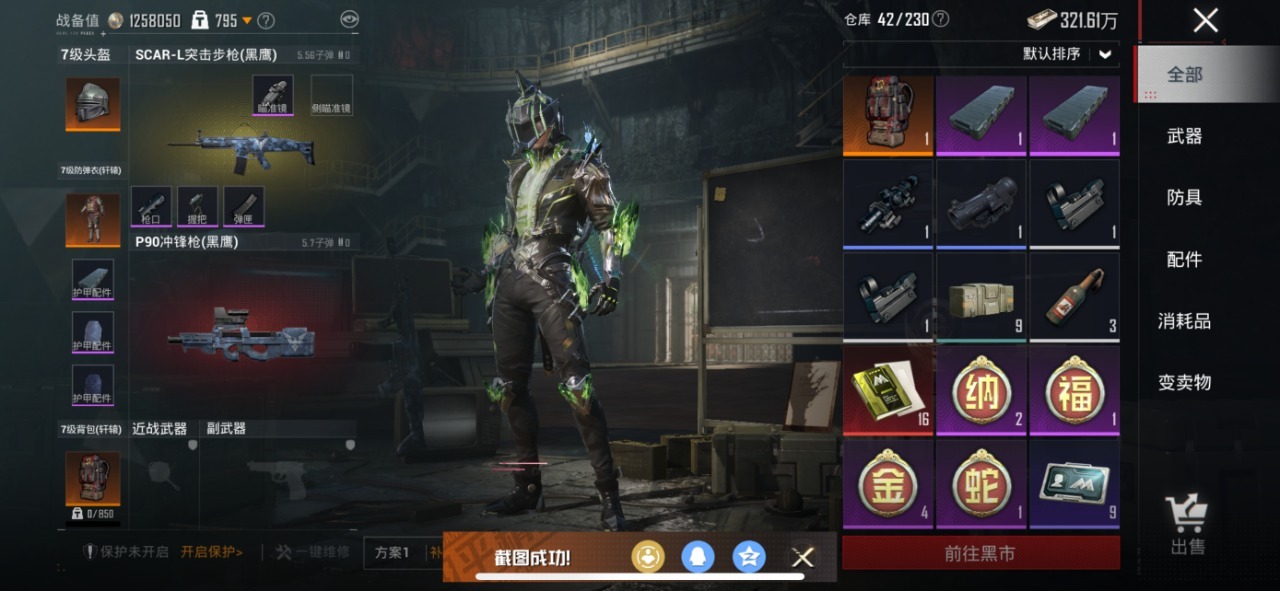This screenshot has width=1280, height=591.
Task: Select the molotov cocktail bottle slot
Action: pos(1074,297)
